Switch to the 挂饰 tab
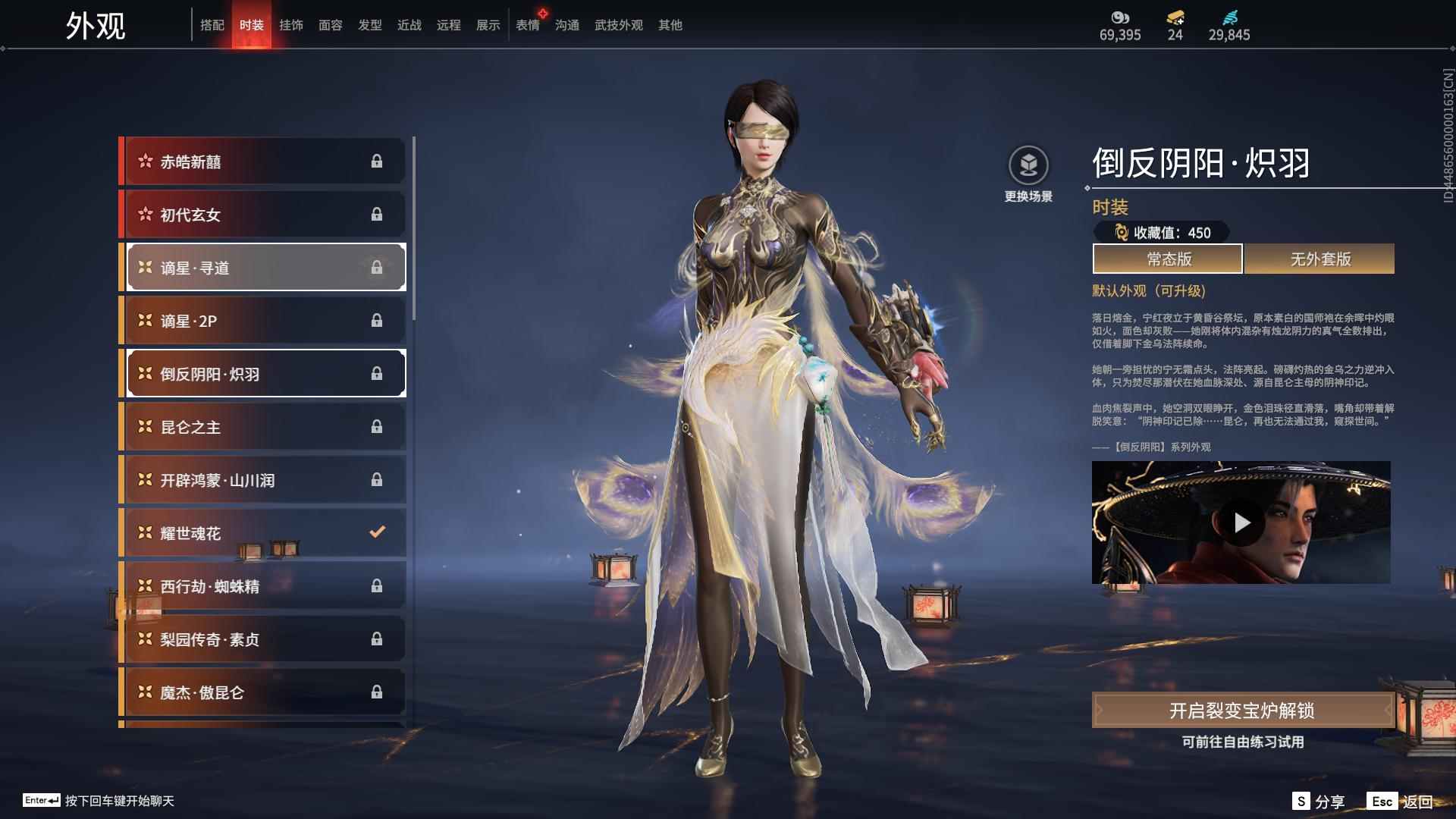Viewport: 1456px width, 819px height. point(292,24)
